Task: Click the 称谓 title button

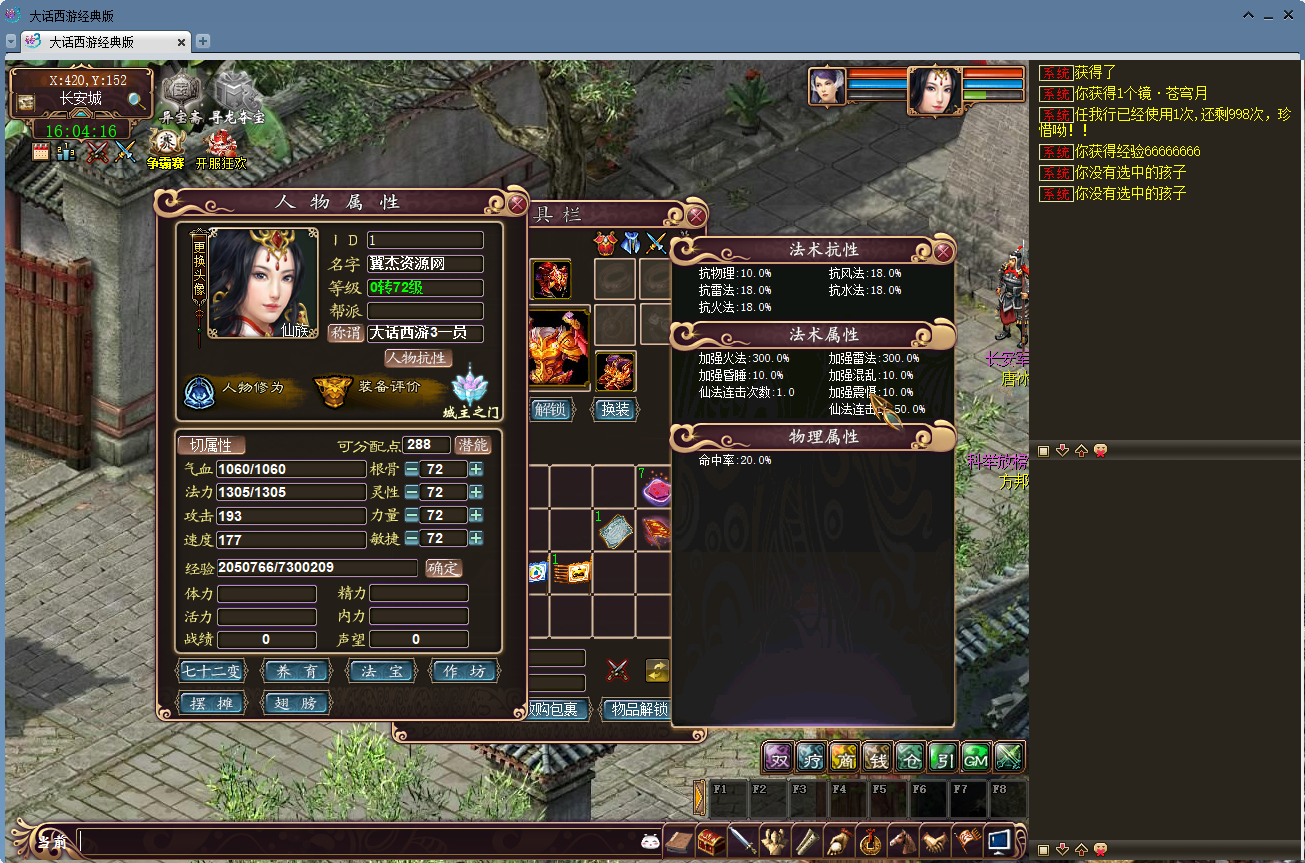Action: click(x=345, y=333)
